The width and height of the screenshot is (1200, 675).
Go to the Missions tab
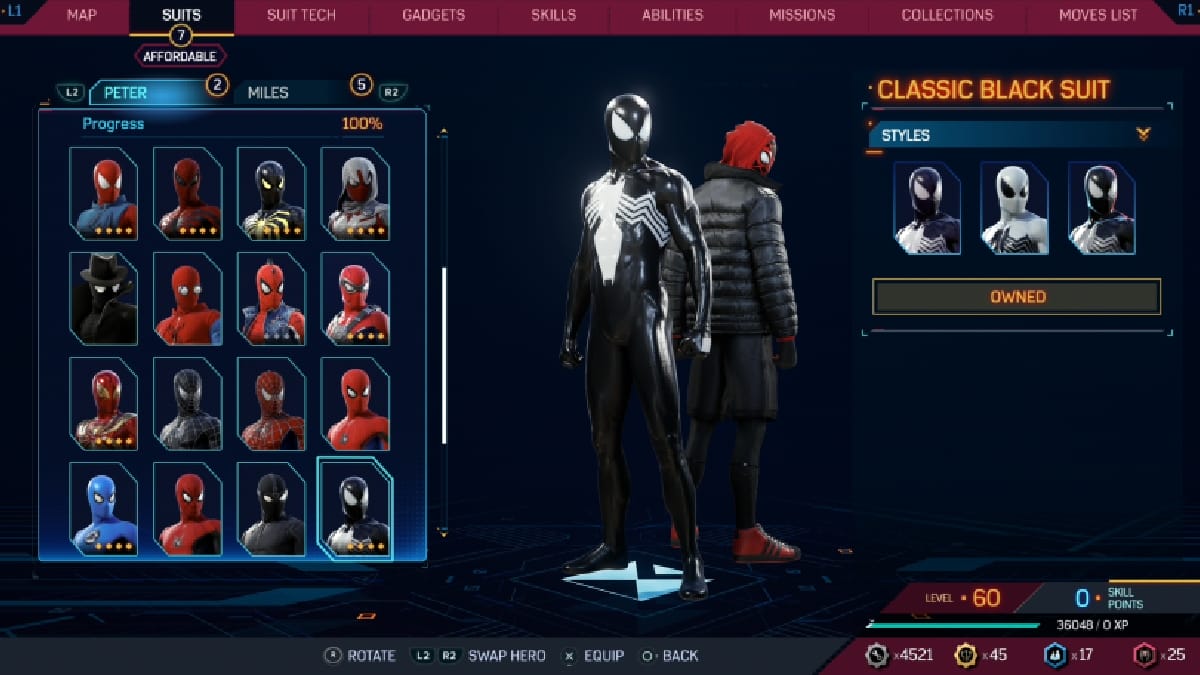[802, 15]
